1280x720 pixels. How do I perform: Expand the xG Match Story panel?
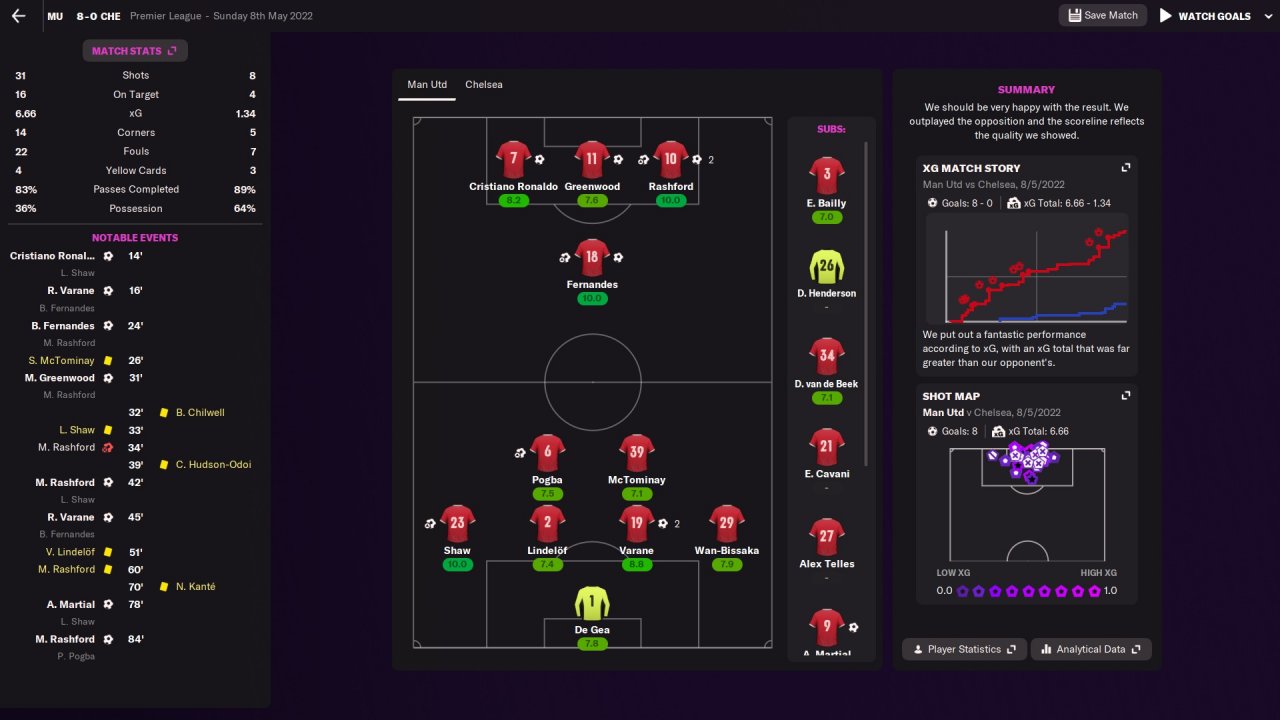1126,168
